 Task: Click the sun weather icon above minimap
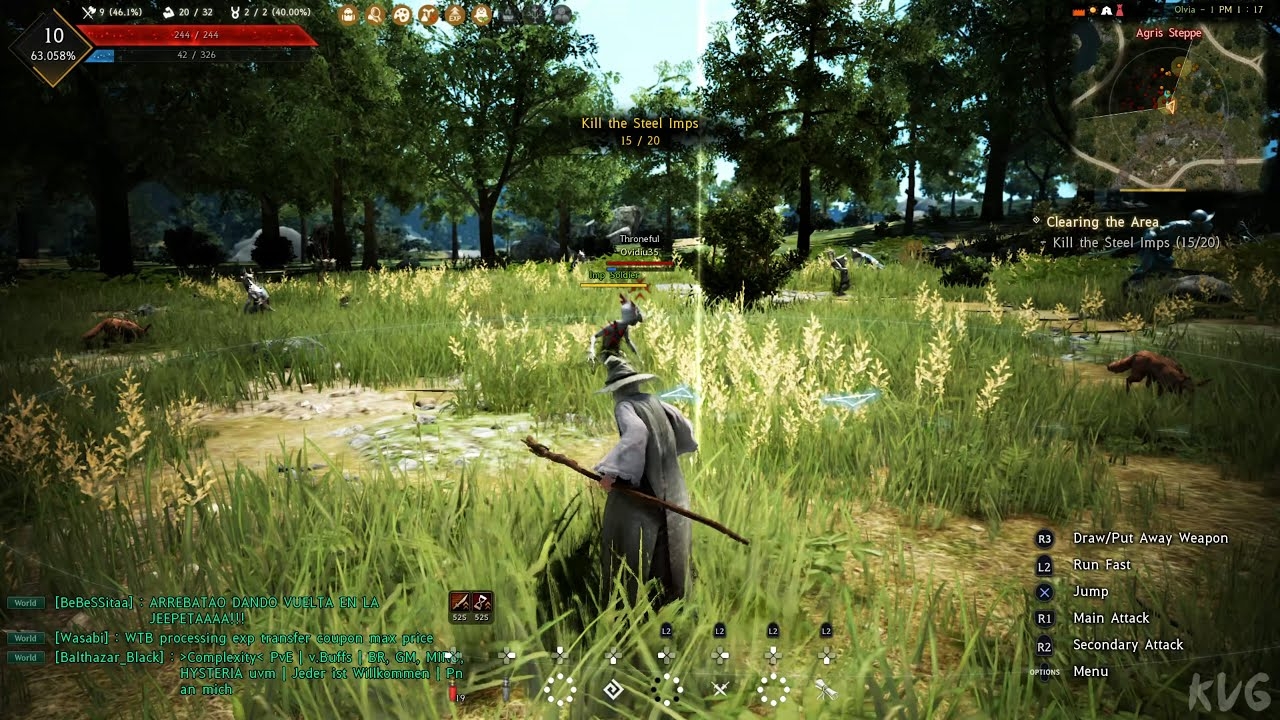(x=1093, y=11)
